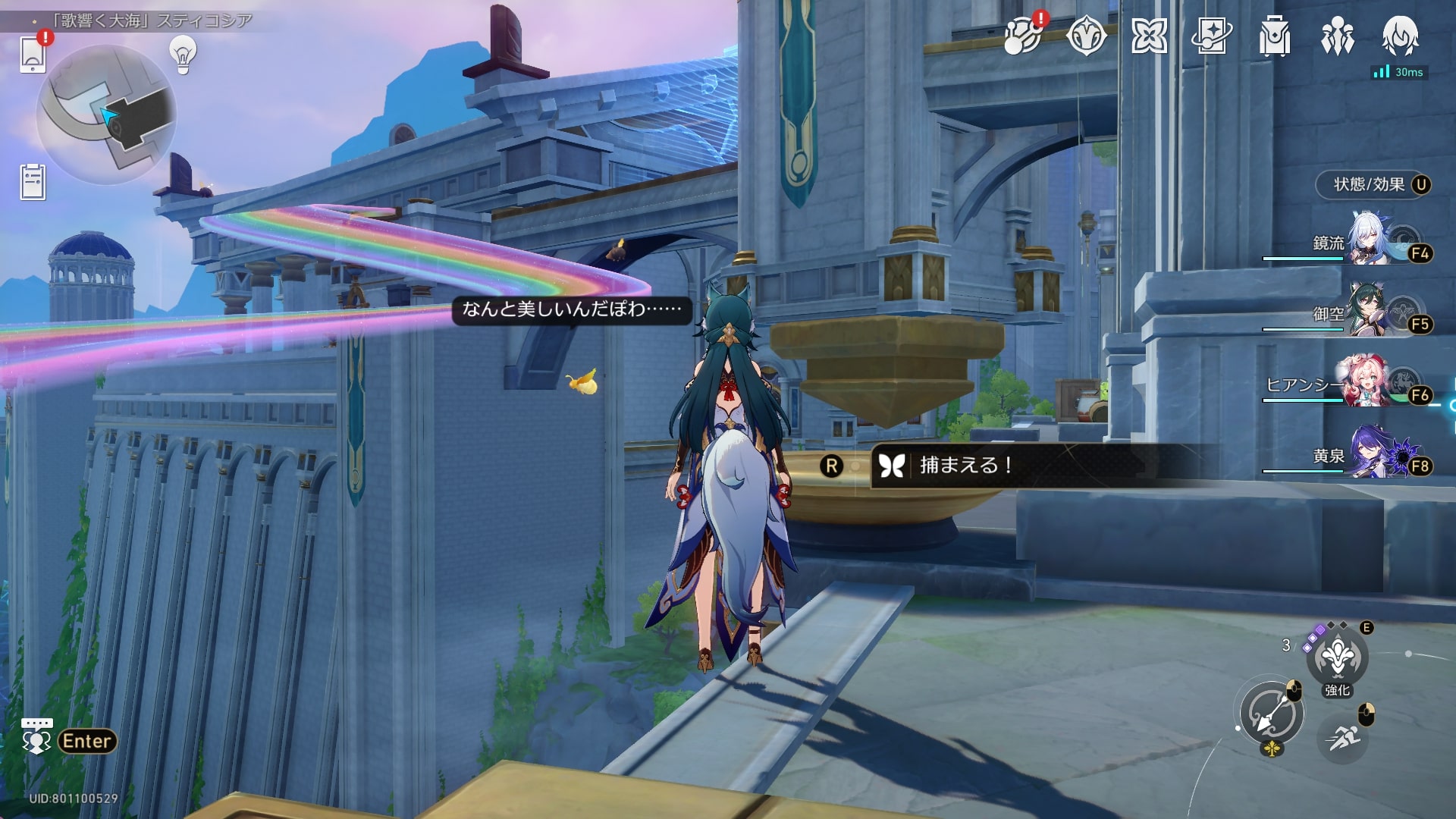The height and width of the screenshot is (819, 1456).
Task: Open the warp card icon
Action: [x=1211, y=36]
